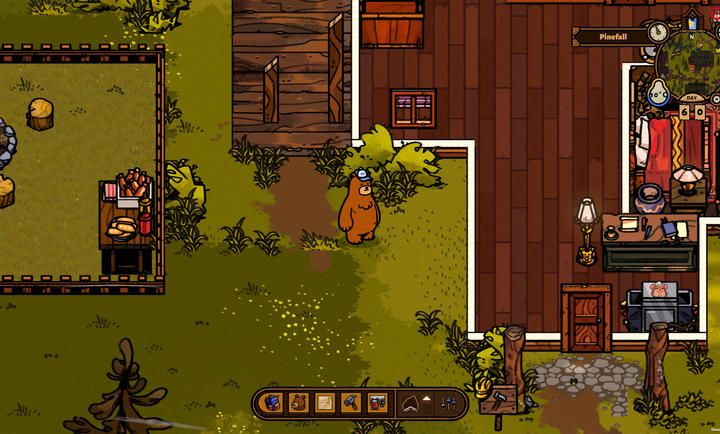The width and height of the screenshot is (720, 434).
Task: Open the bear character menu
Action: (298, 403)
